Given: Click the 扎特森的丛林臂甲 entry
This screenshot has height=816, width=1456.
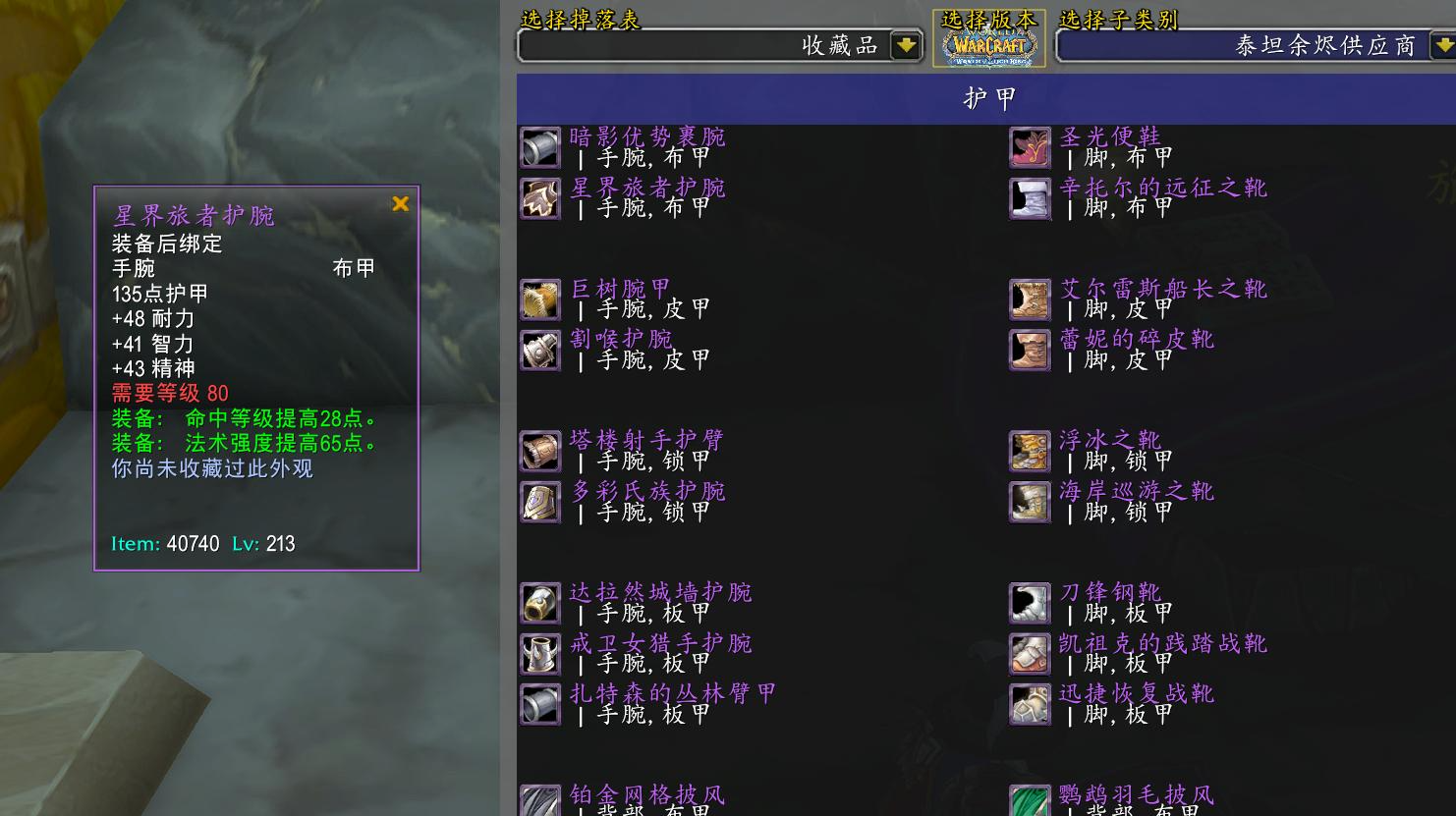Looking at the screenshot, I should click(673, 694).
